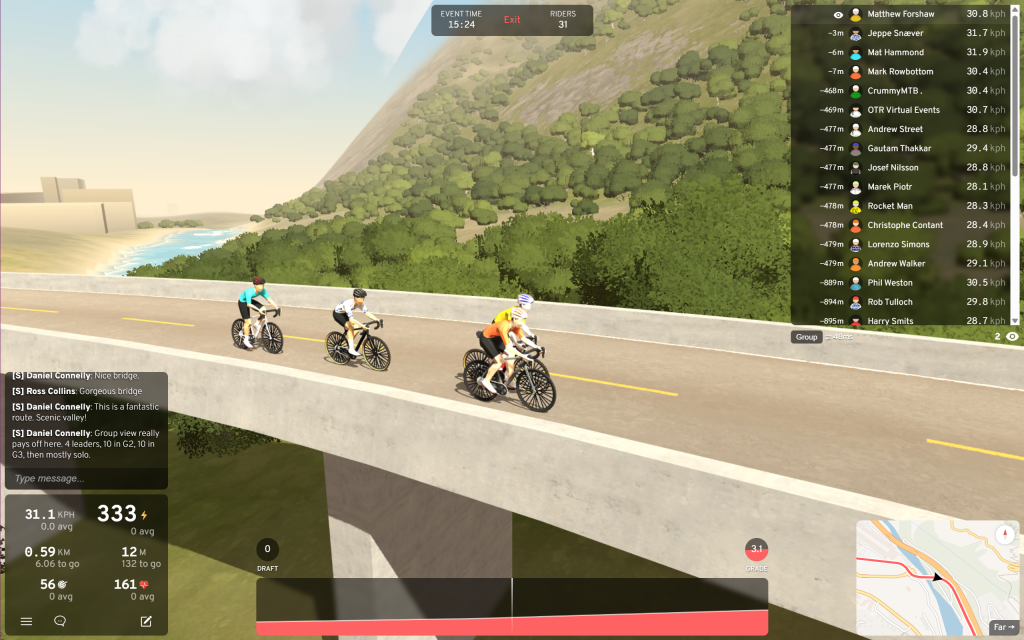This screenshot has height=640, width=1024.
Task: Exit the event via the red Exit button
Action: click(x=512, y=20)
